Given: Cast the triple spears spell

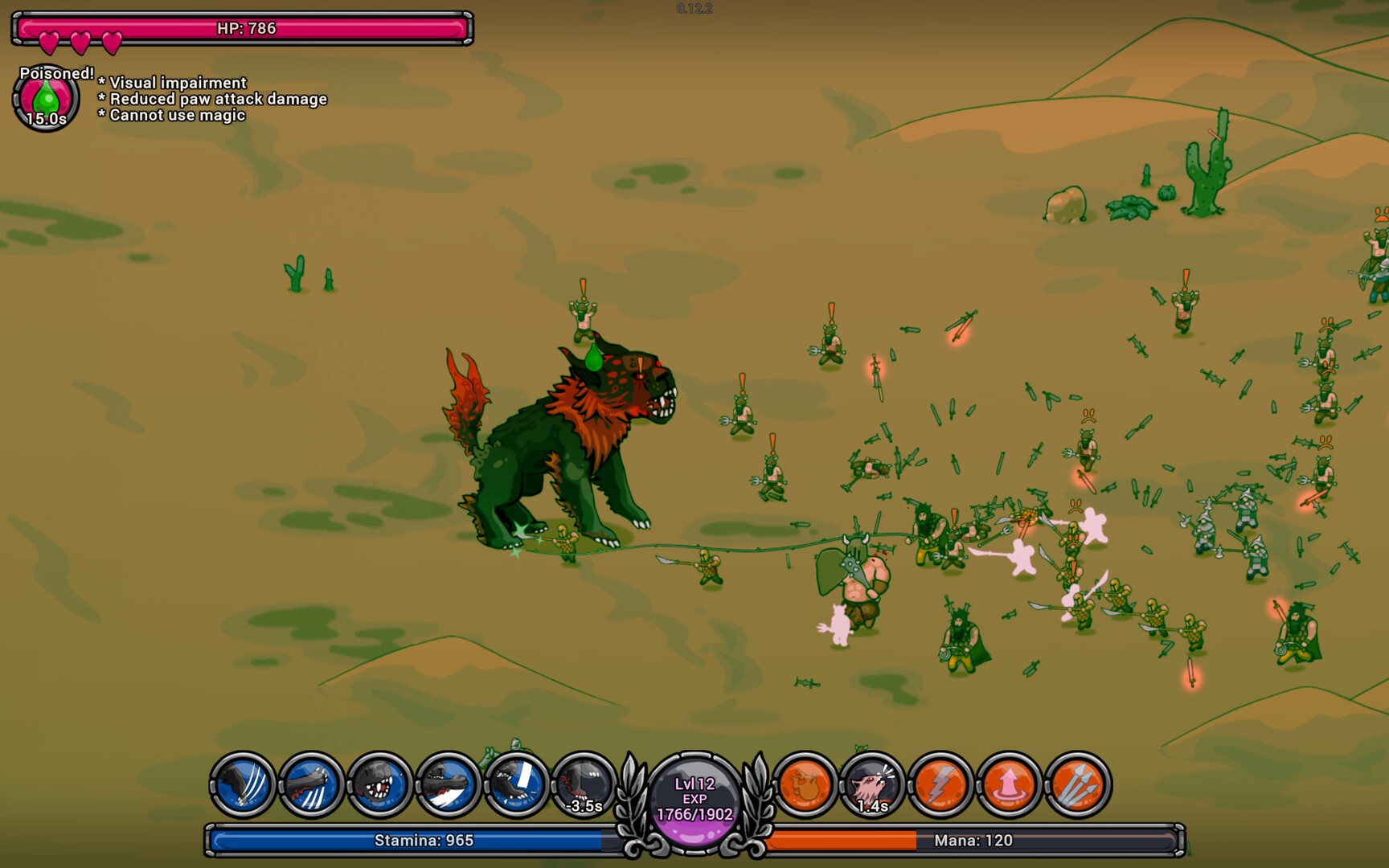Looking at the screenshot, I should pyautogui.click(x=1078, y=784).
